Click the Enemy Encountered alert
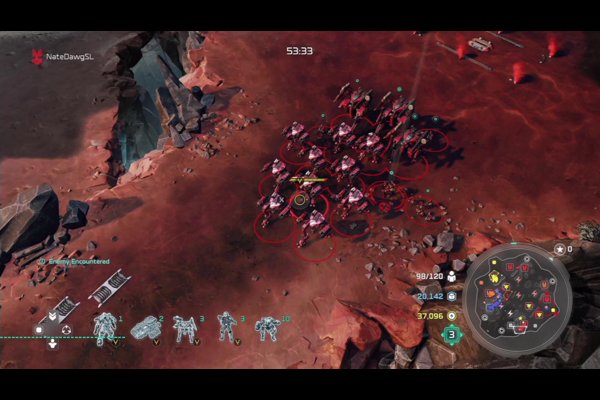Image resolution: width=600 pixels, height=400 pixels. pyautogui.click(x=74, y=261)
